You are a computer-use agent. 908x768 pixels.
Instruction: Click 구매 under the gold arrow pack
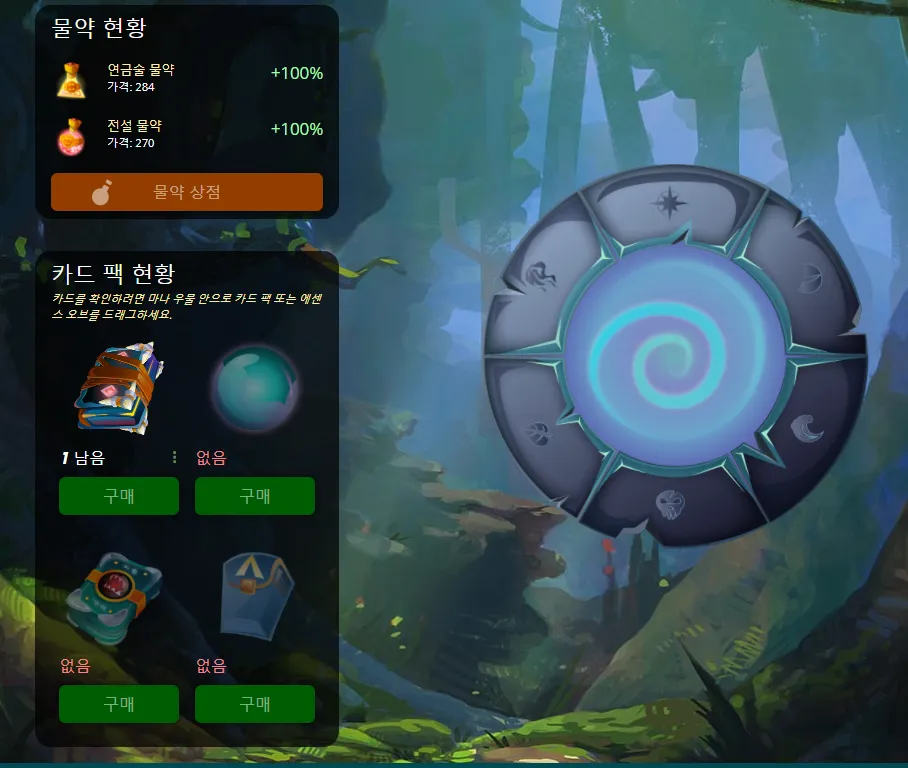[x=255, y=704]
